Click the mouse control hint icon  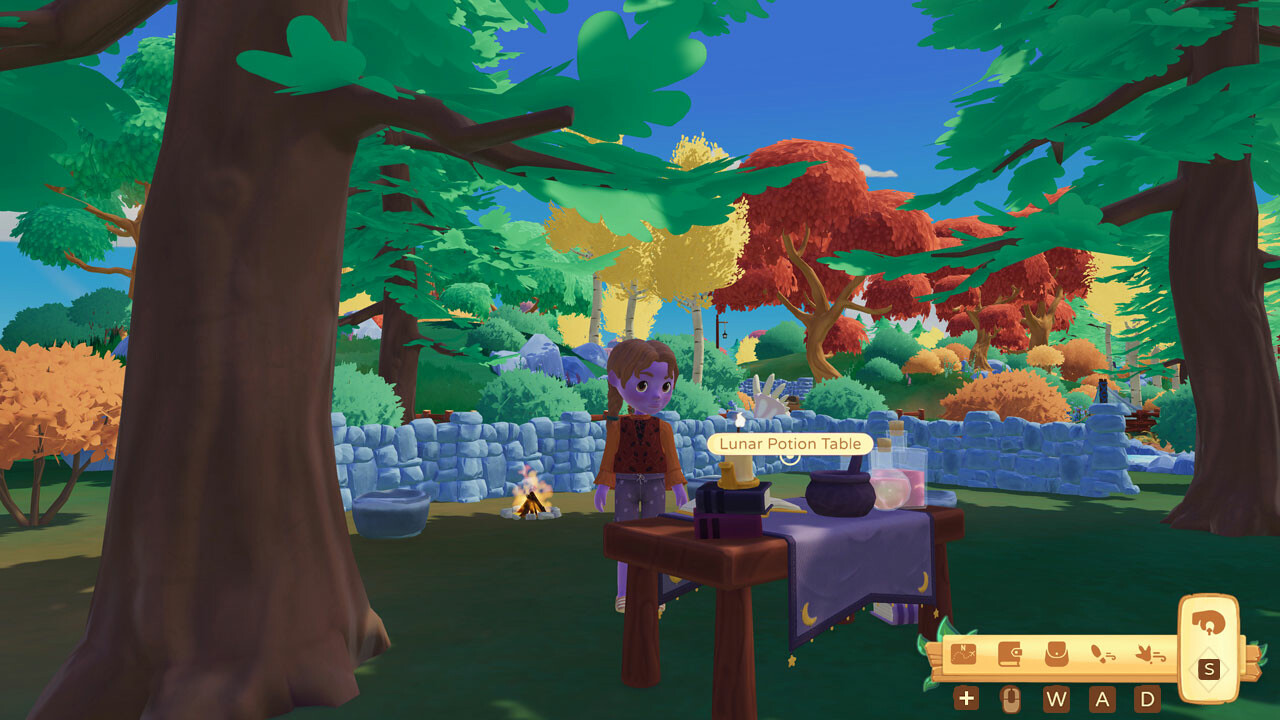click(x=1010, y=698)
